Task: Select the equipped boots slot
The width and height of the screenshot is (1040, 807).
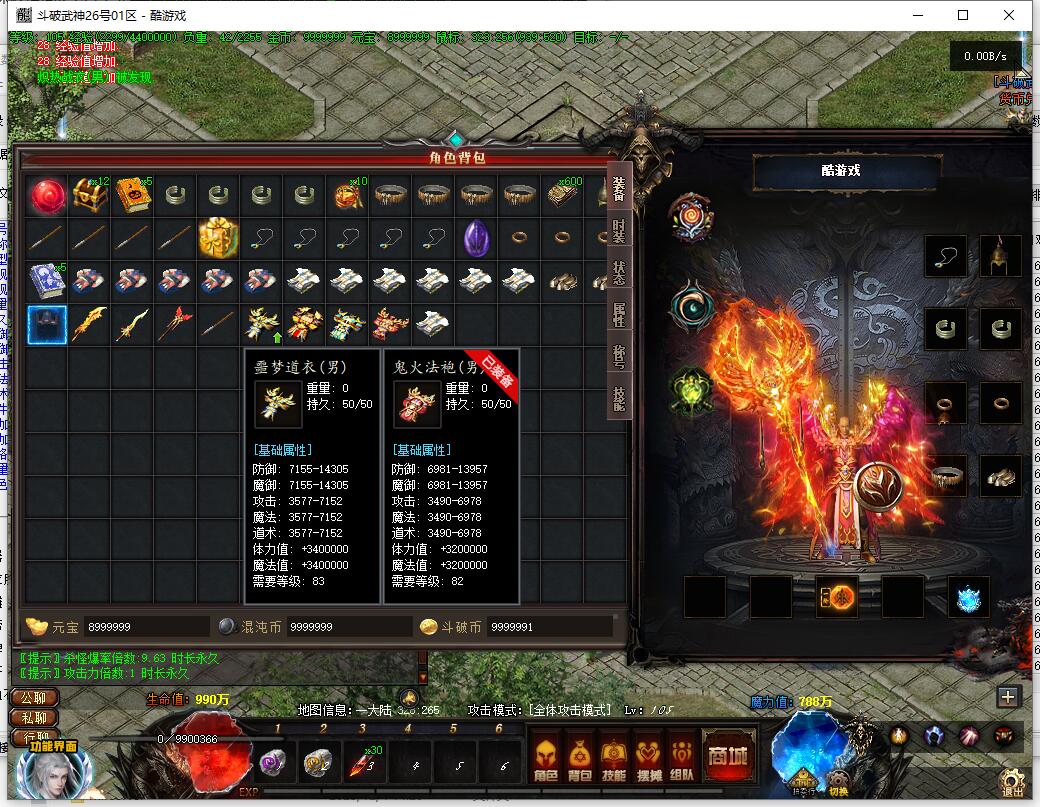Action: [1000, 476]
